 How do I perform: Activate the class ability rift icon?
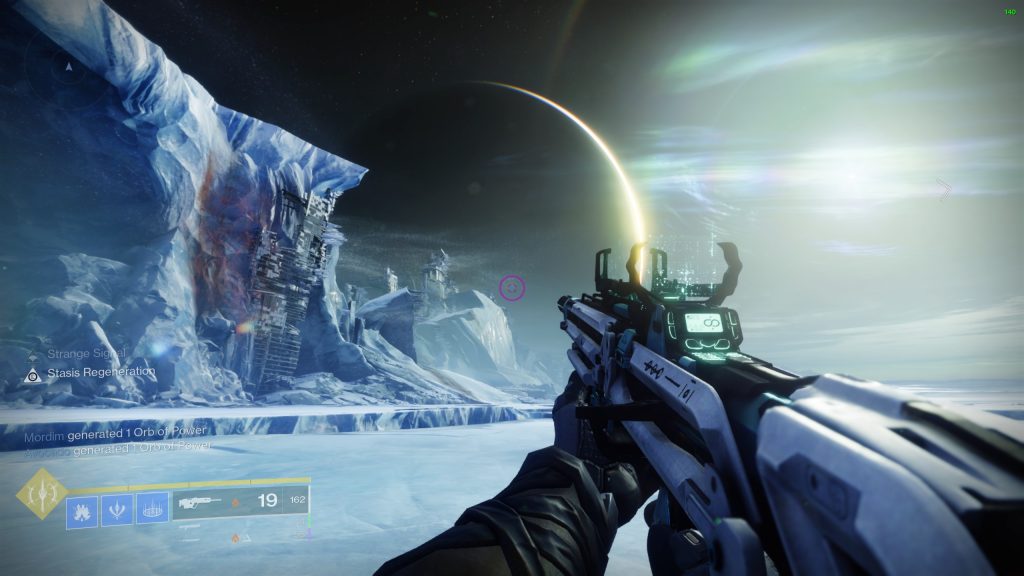click(x=151, y=510)
